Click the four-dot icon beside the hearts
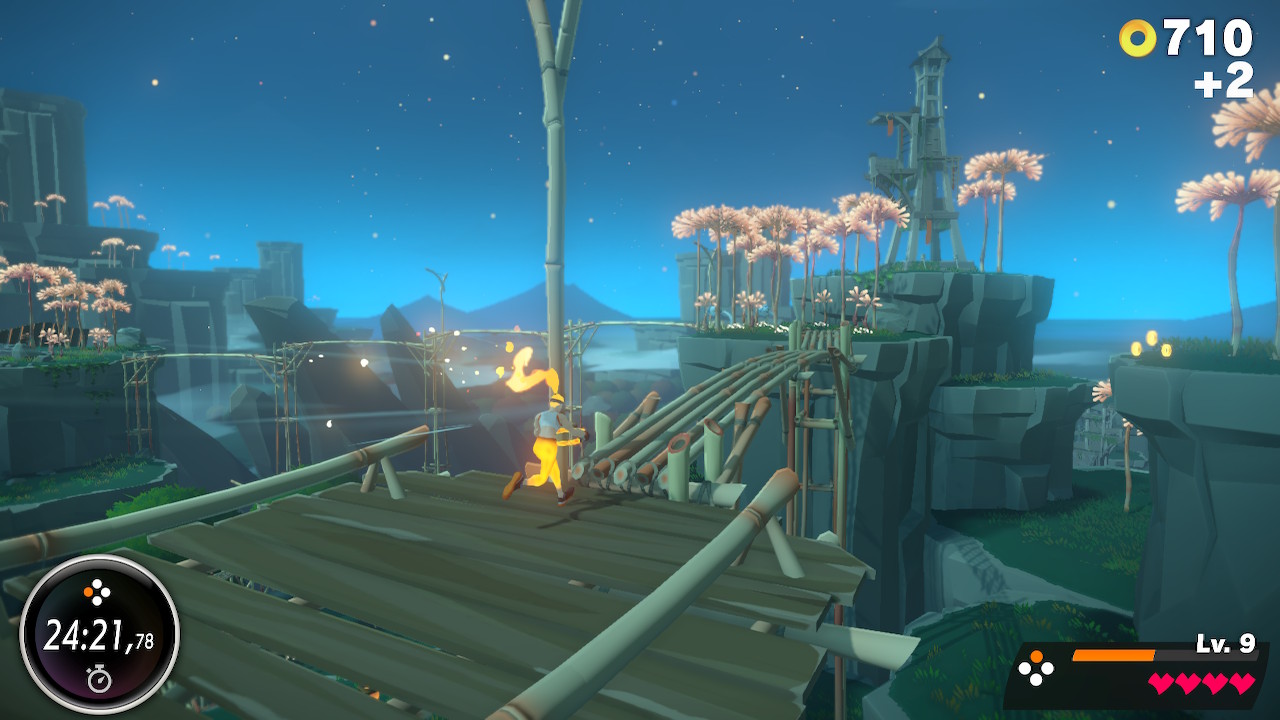Screen dimensions: 1280x720 tap(1035, 669)
